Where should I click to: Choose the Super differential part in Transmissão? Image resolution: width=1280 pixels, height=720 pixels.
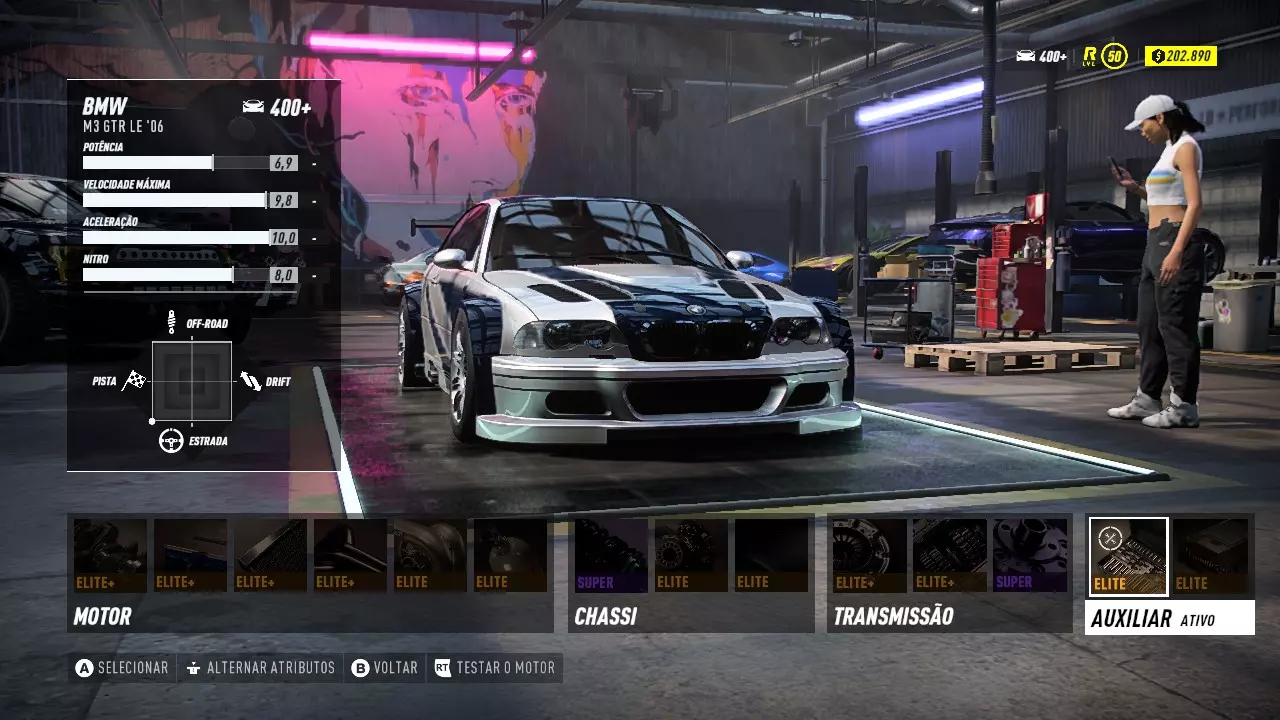tap(1030, 555)
